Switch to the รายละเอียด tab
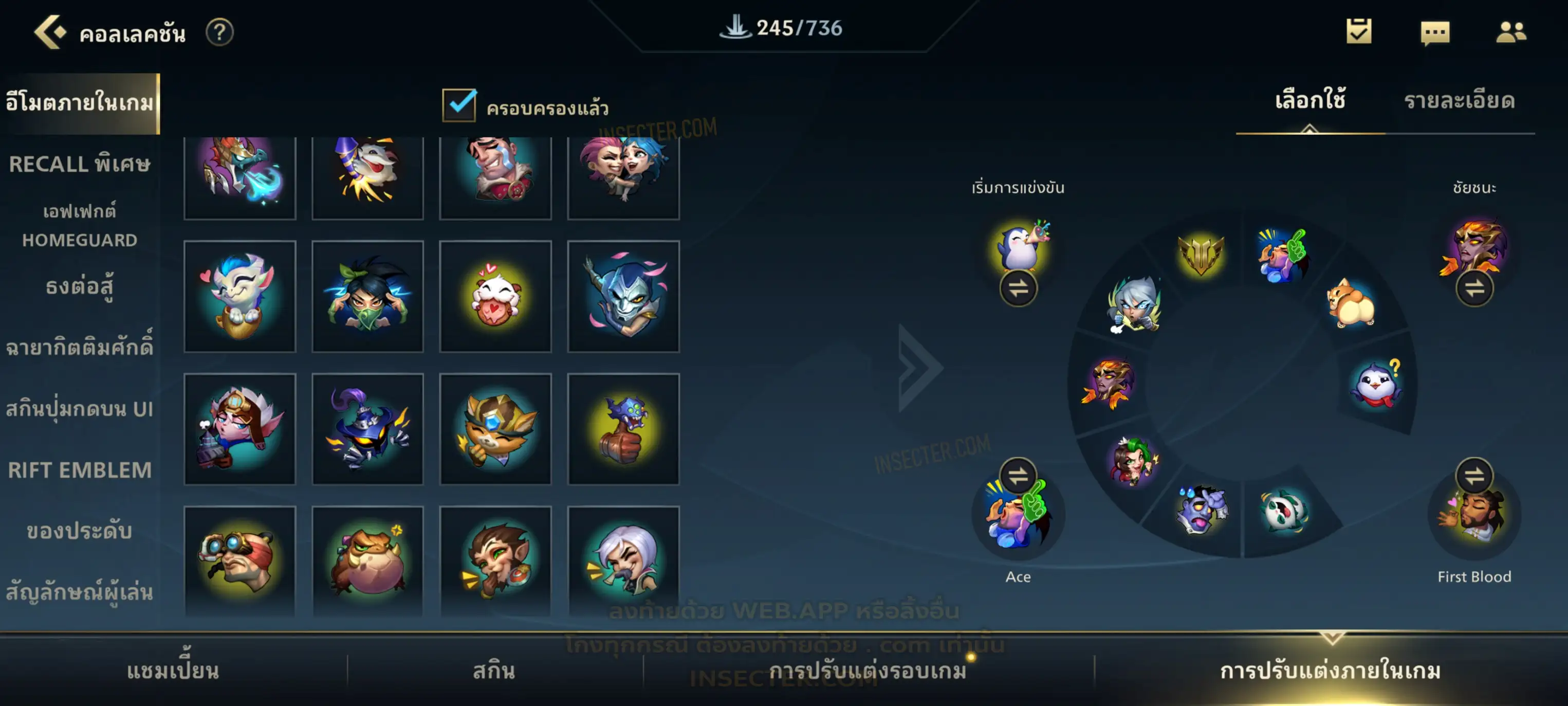This screenshot has width=1568, height=706. pos(1459,101)
